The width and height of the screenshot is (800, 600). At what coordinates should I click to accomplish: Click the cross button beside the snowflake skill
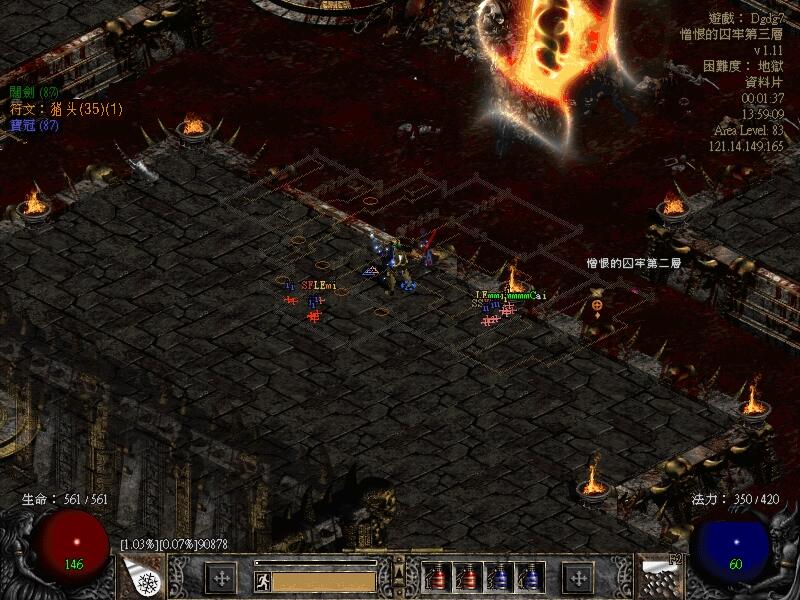click(x=221, y=578)
